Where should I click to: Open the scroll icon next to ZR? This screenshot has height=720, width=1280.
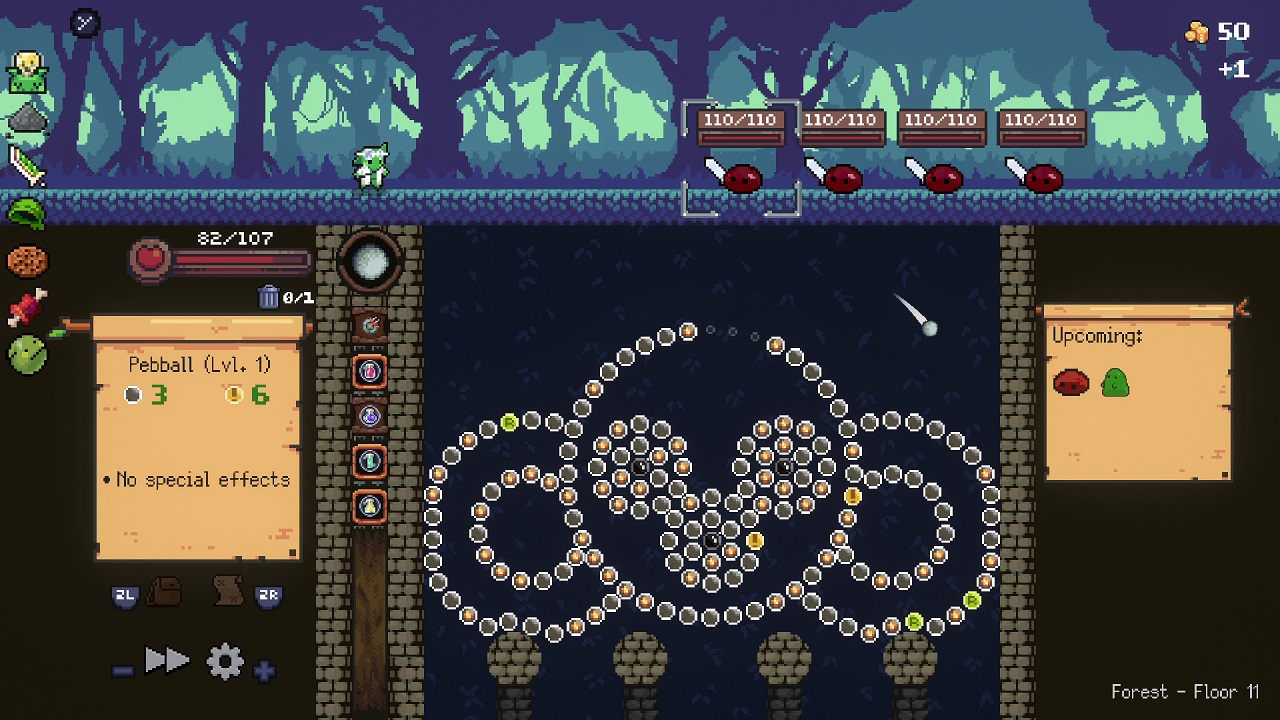(227, 592)
